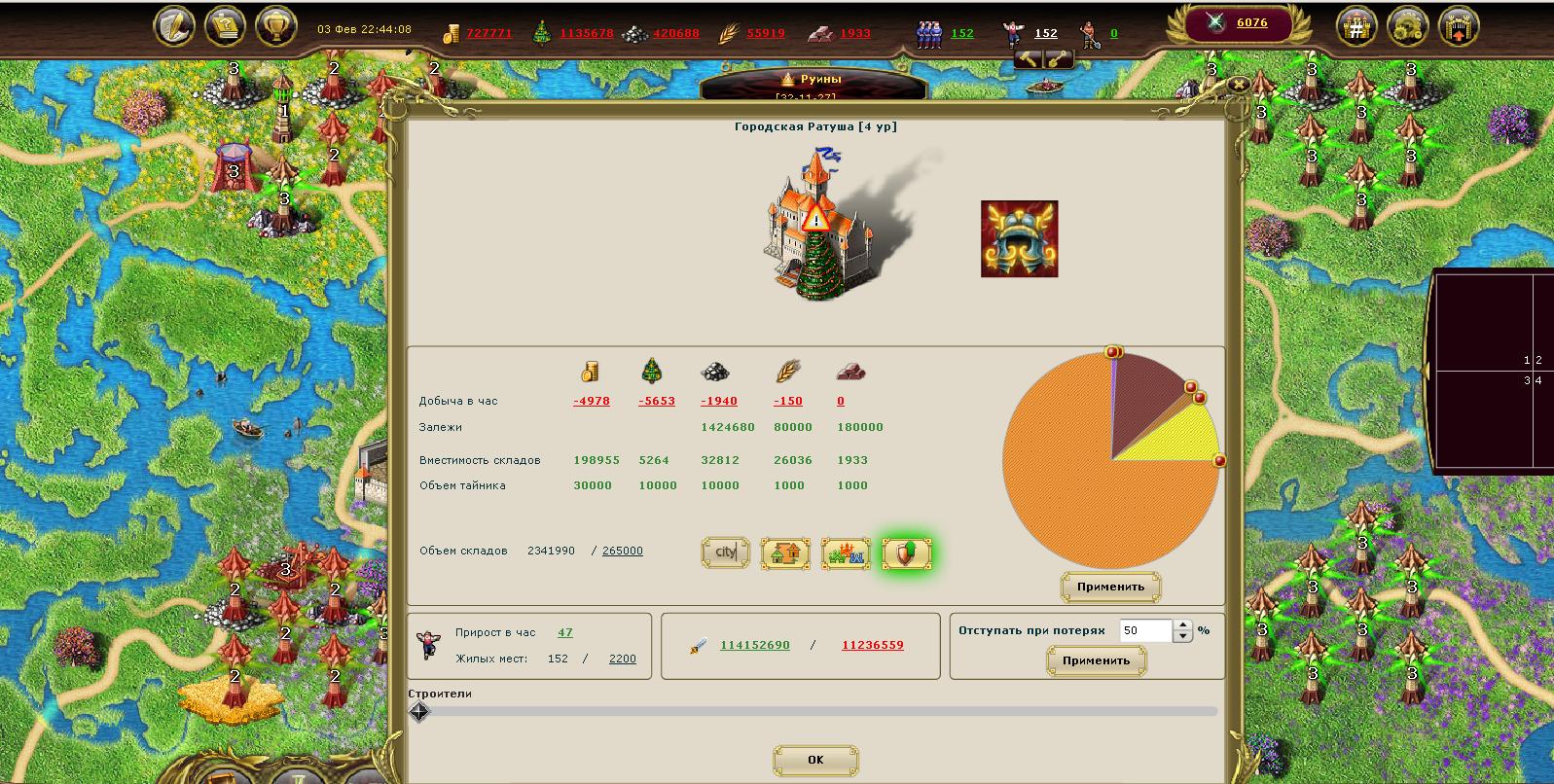
Task: Show the trophy rankings
Action: pyautogui.click(x=276, y=27)
